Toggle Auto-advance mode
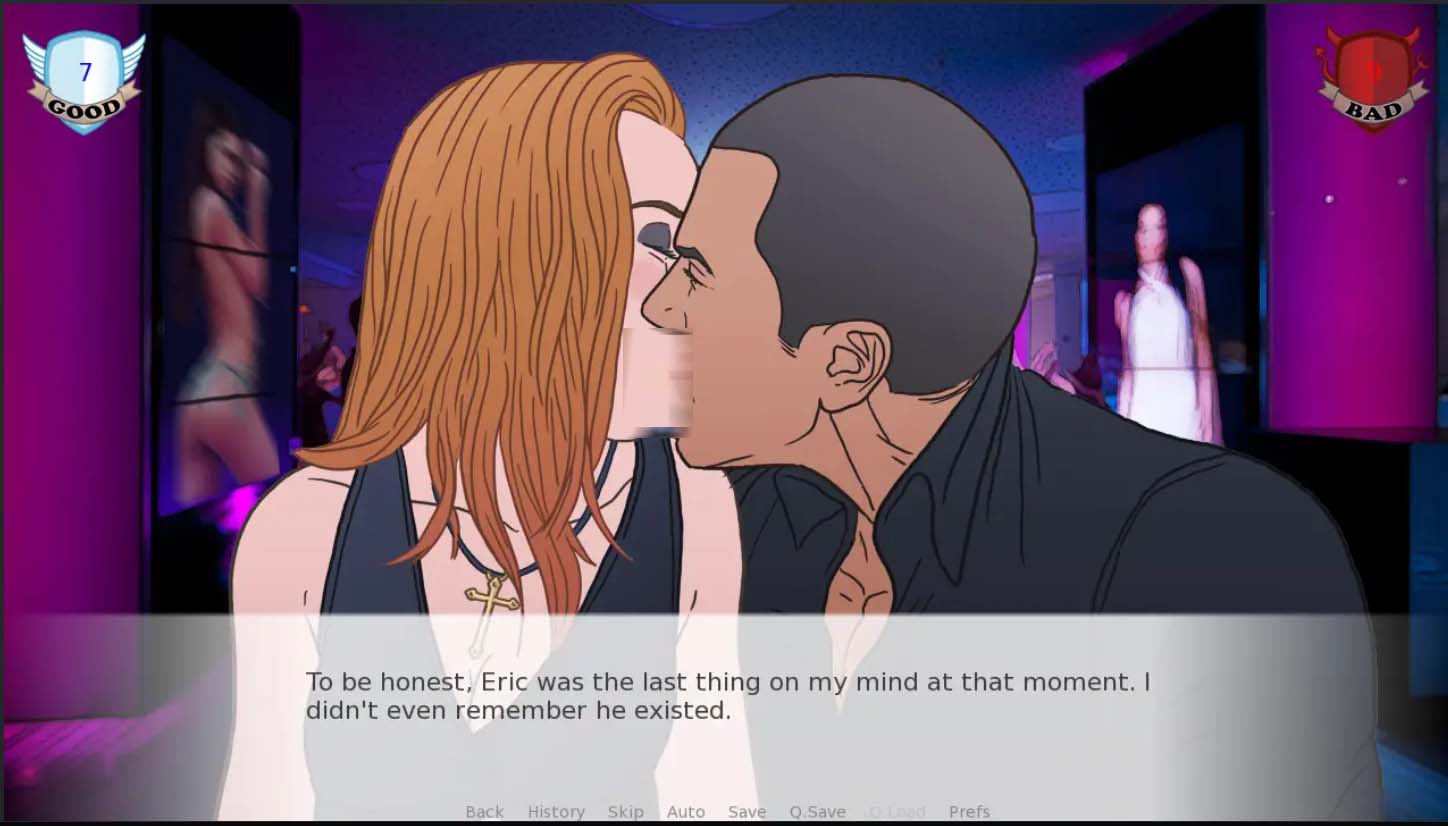Screen dimensions: 1448x826 [x=686, y=812]
